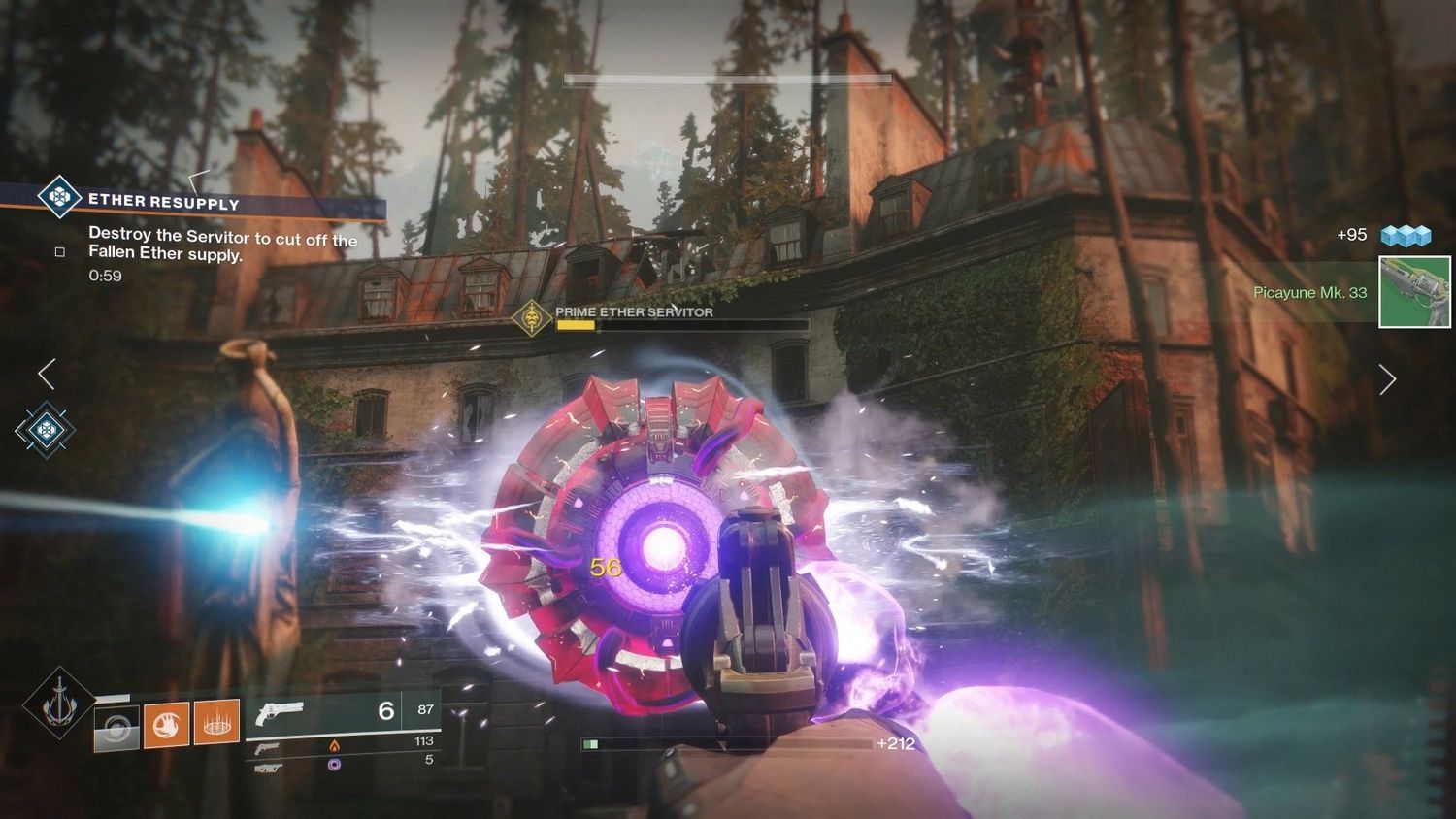
Task: Select the Ether Resupply event tracker
Action: click(163, 202)
